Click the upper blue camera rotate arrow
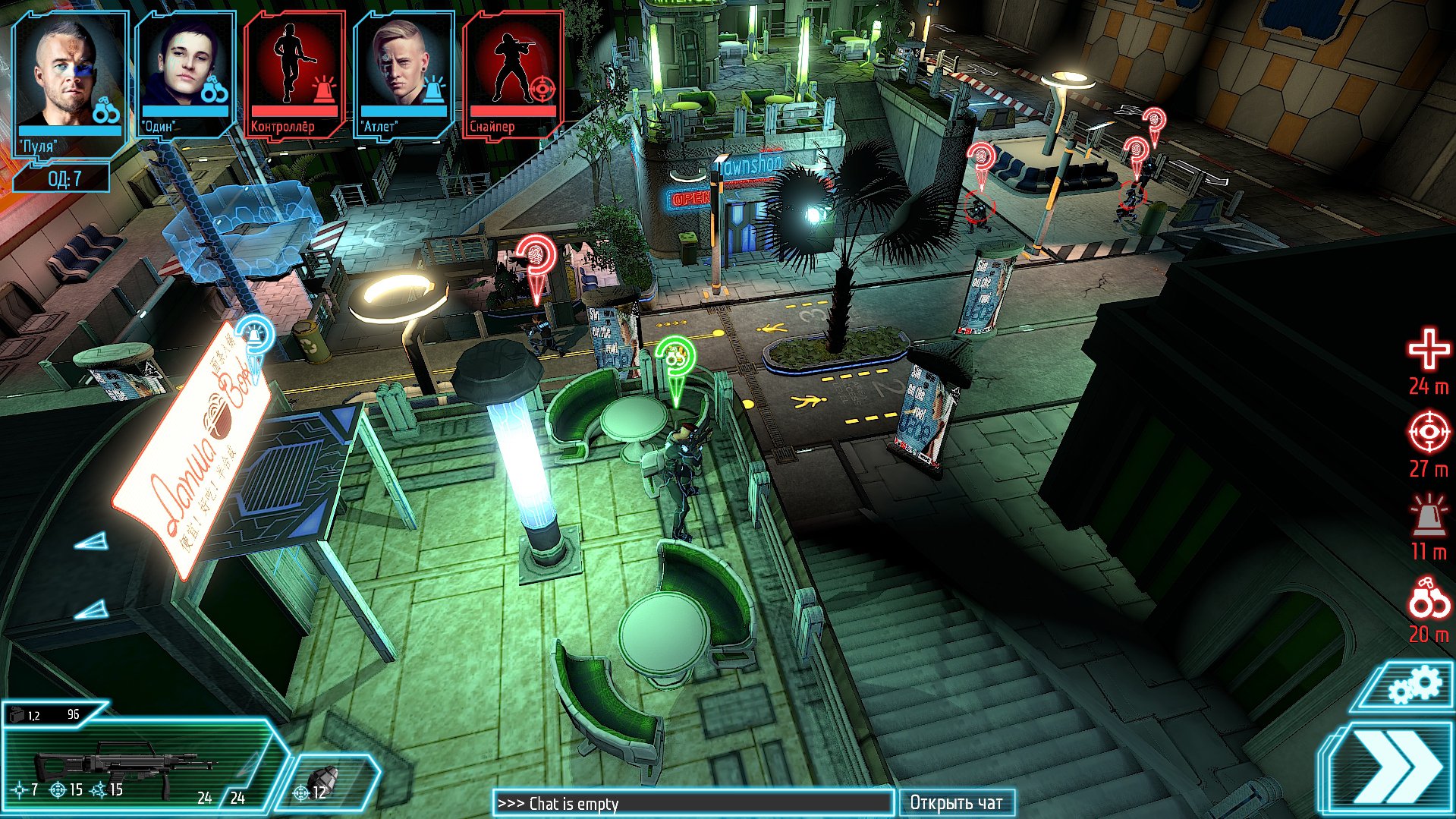 pos(93,541)
